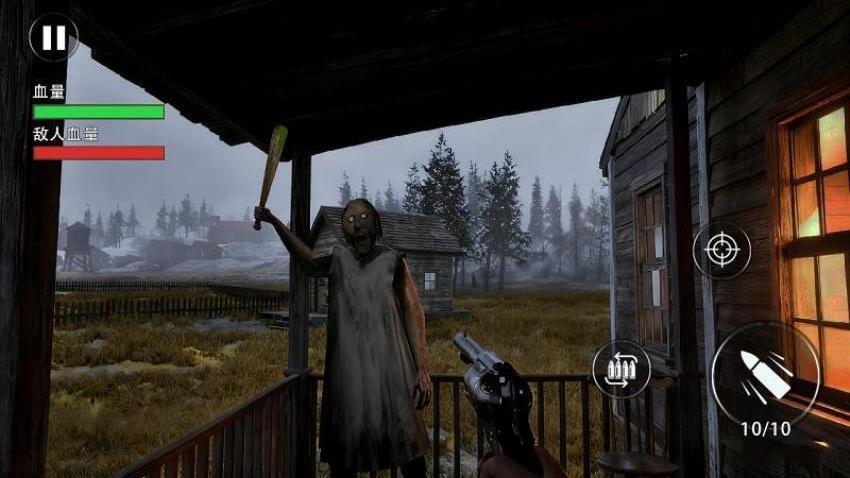Fire the gun using the bullet button

(x=765, y=374)
